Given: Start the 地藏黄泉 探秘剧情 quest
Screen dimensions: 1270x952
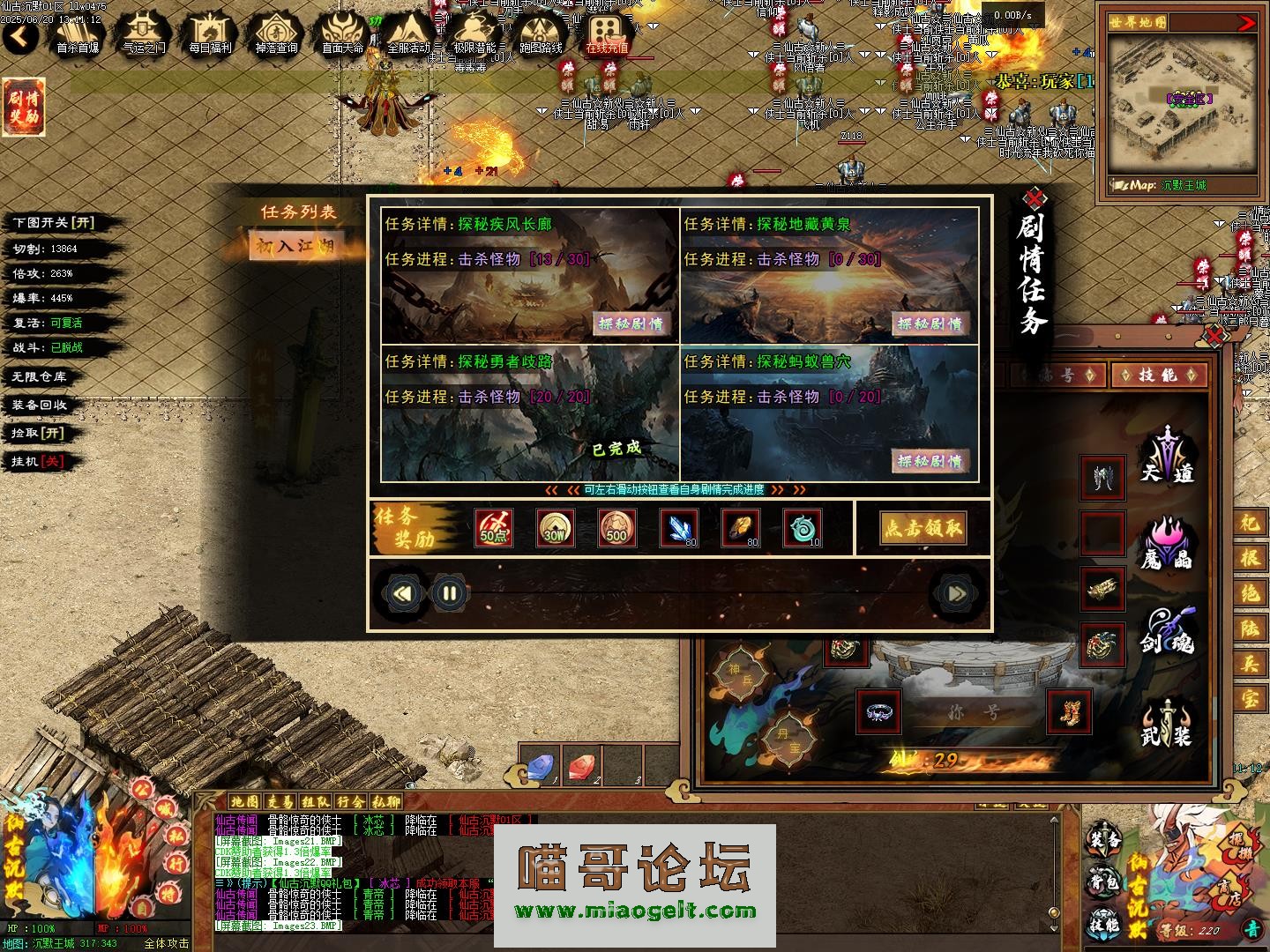Looking at the screenshot, I should click(930, 324).
